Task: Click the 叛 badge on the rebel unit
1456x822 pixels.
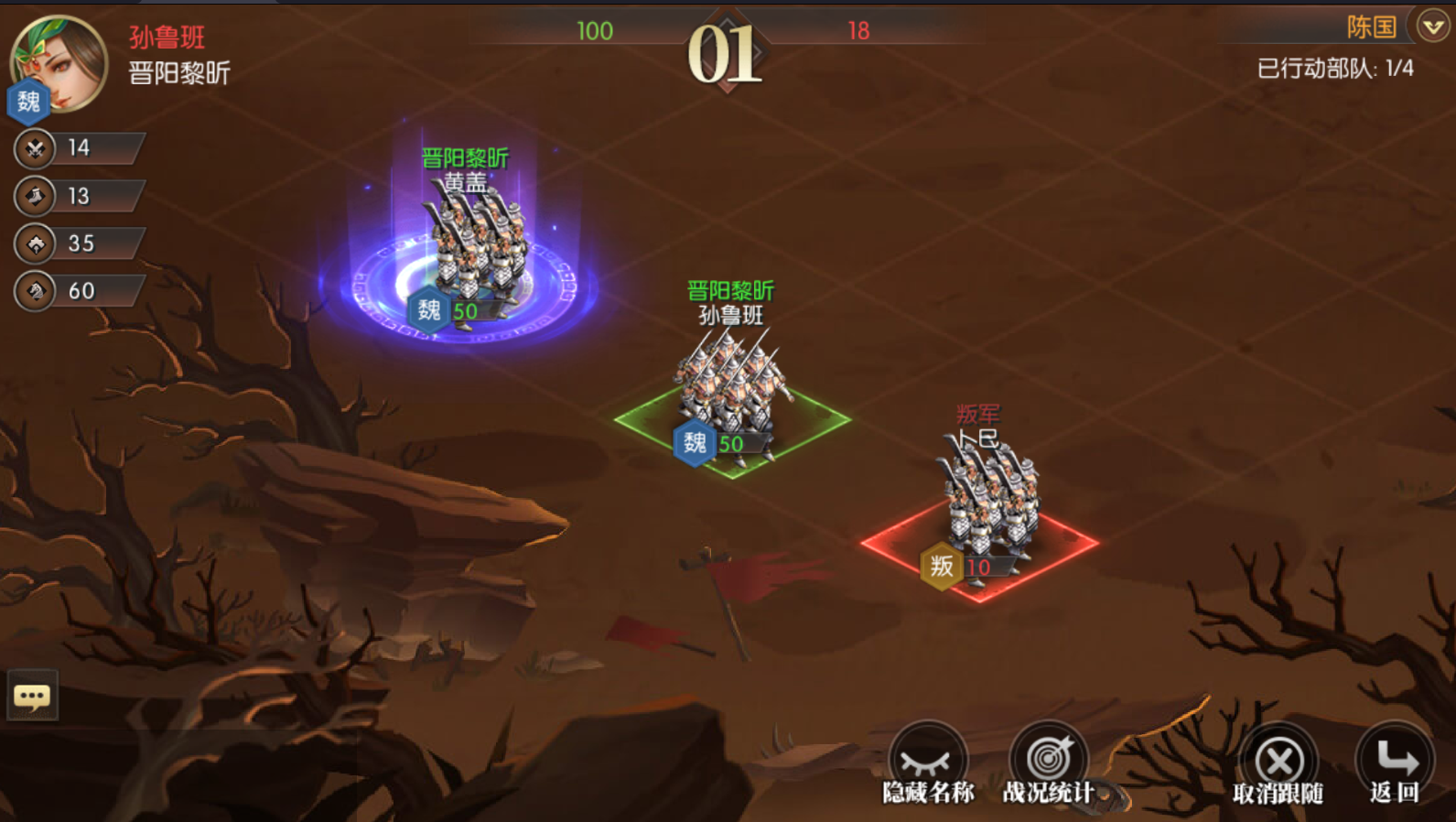Action: tap(940, 567)
